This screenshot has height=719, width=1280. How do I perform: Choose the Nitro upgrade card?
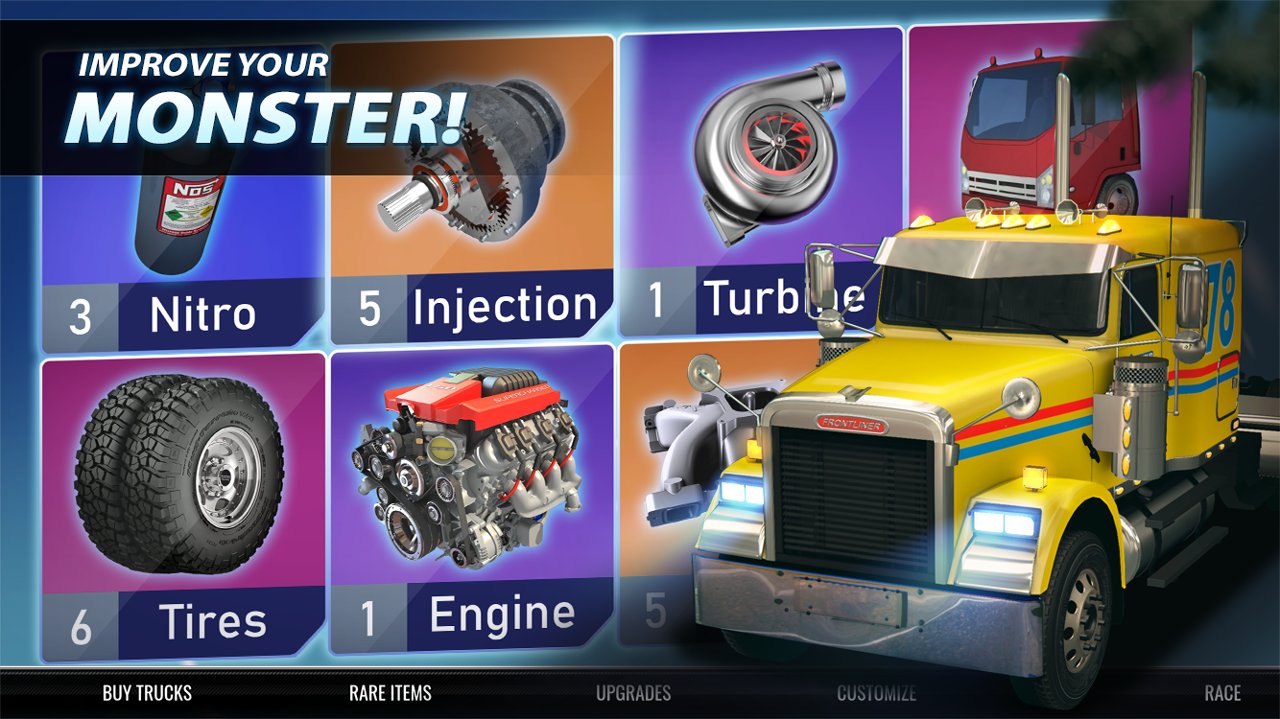[183, 250]
